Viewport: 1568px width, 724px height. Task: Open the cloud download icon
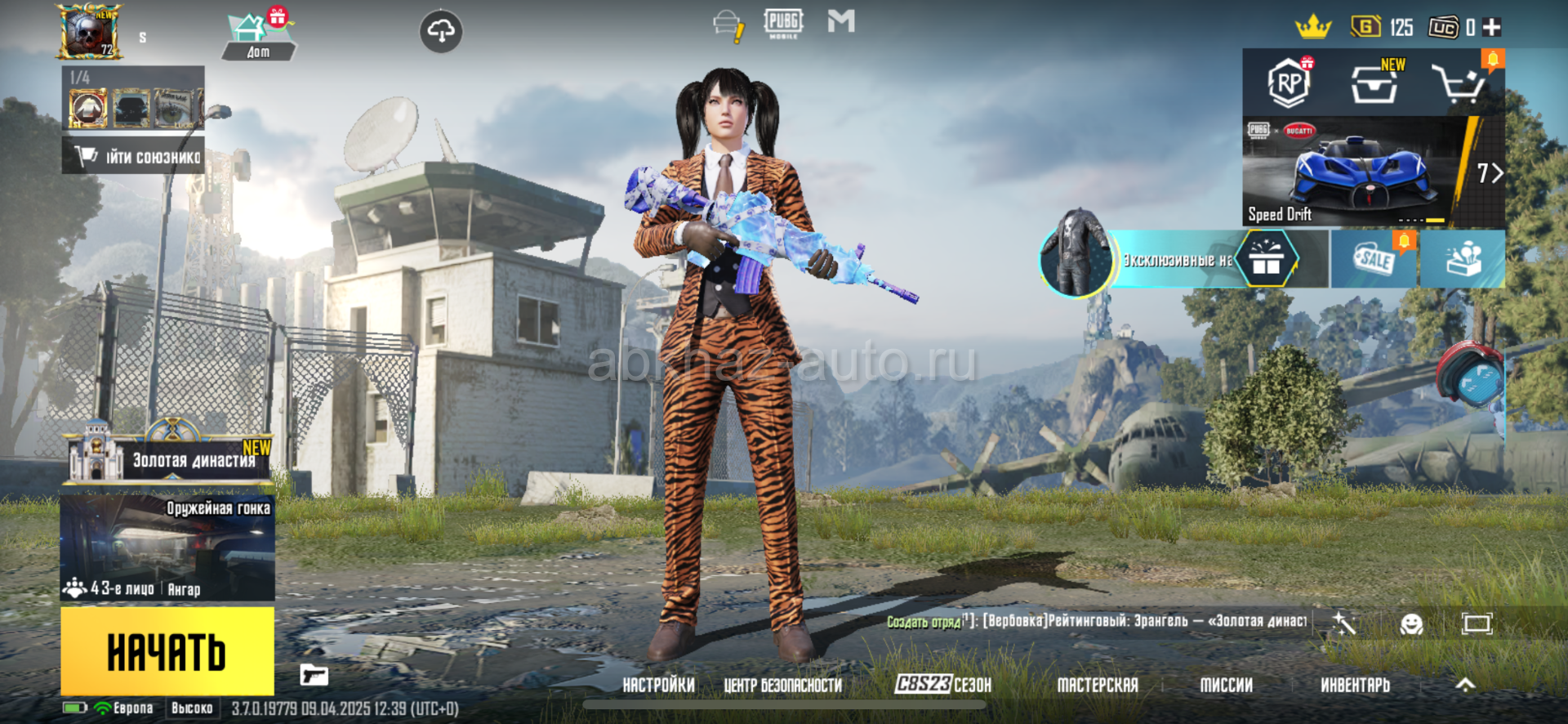click(x=441, y=32)
